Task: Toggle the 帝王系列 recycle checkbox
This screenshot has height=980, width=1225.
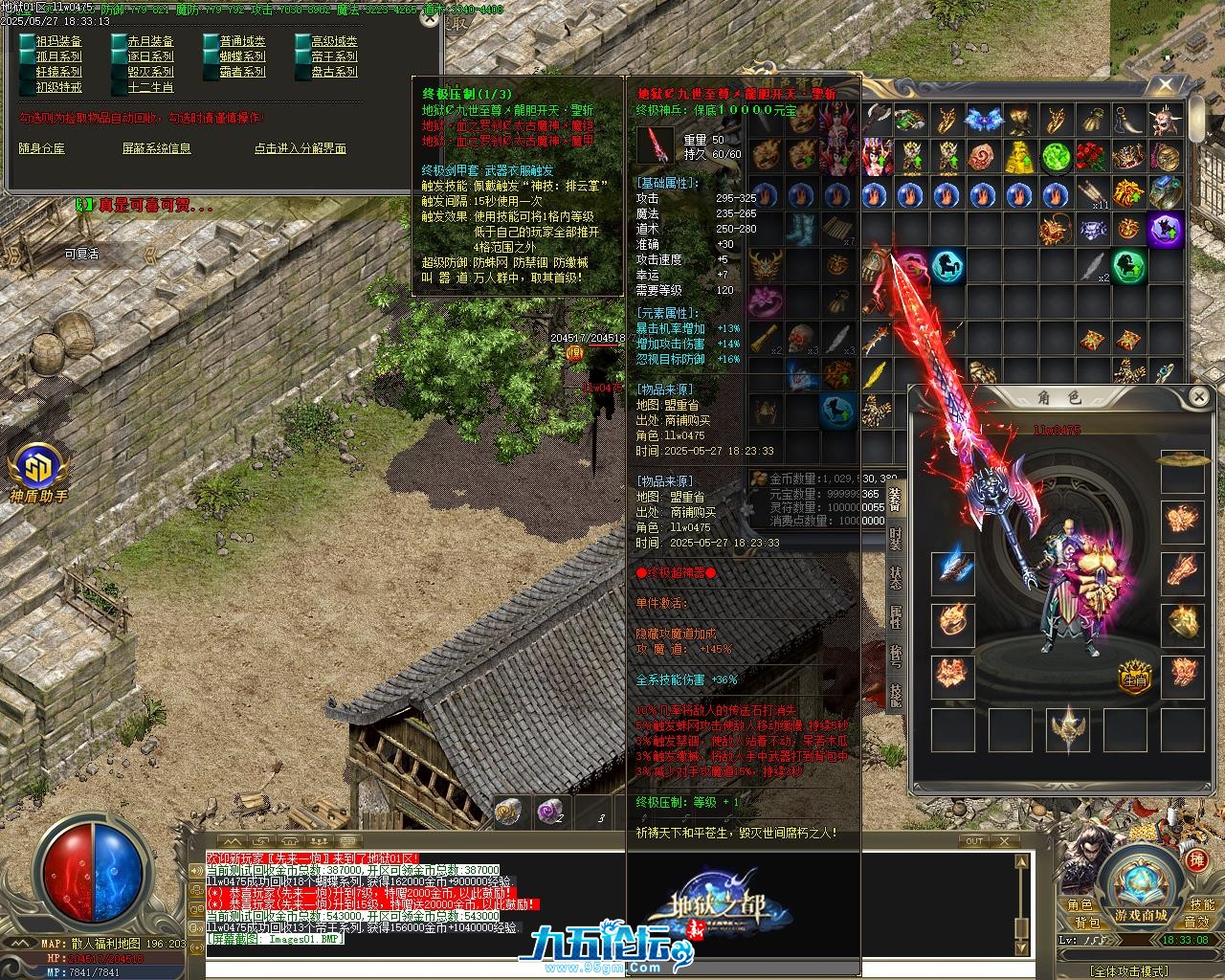Action: click(x=302, y=56)
